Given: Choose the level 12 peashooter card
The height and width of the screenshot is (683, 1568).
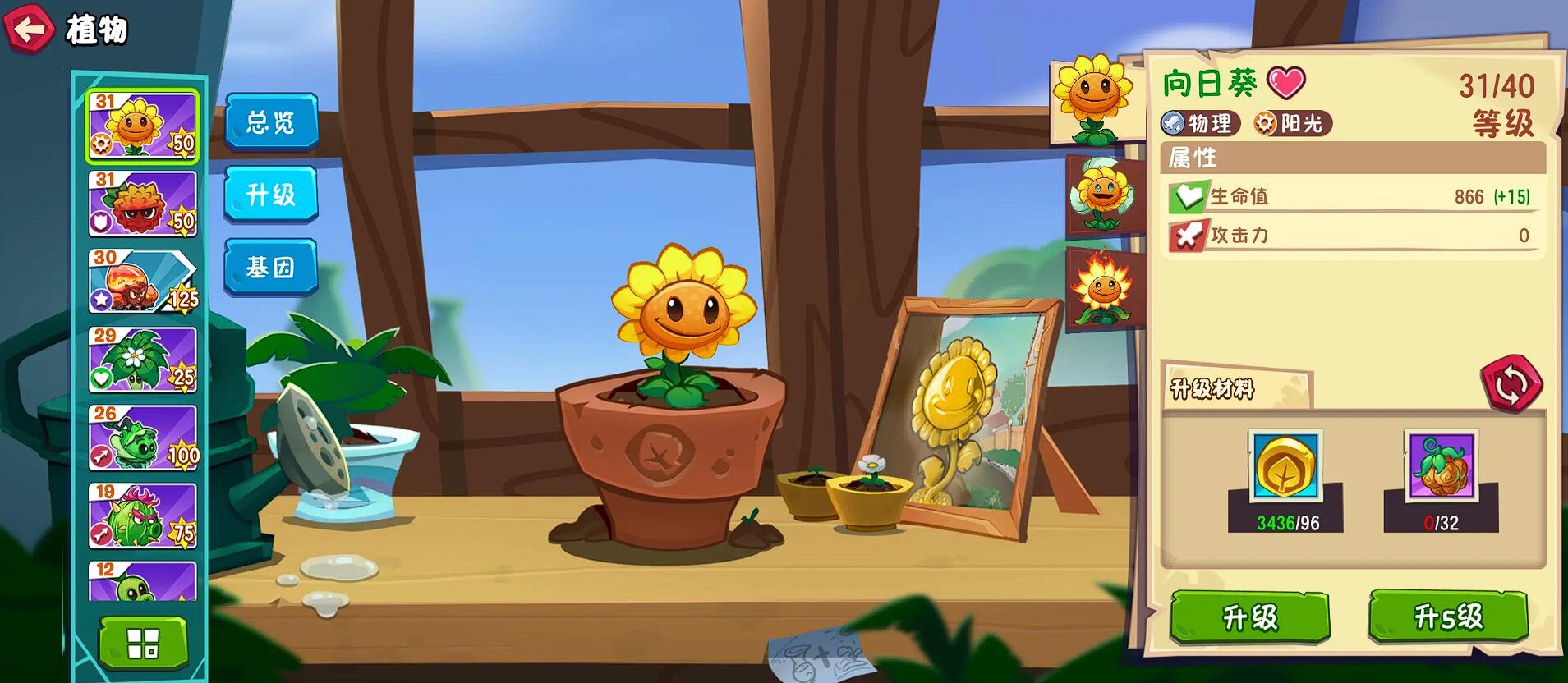Looking at the screenshot, I should click(143, 581).
